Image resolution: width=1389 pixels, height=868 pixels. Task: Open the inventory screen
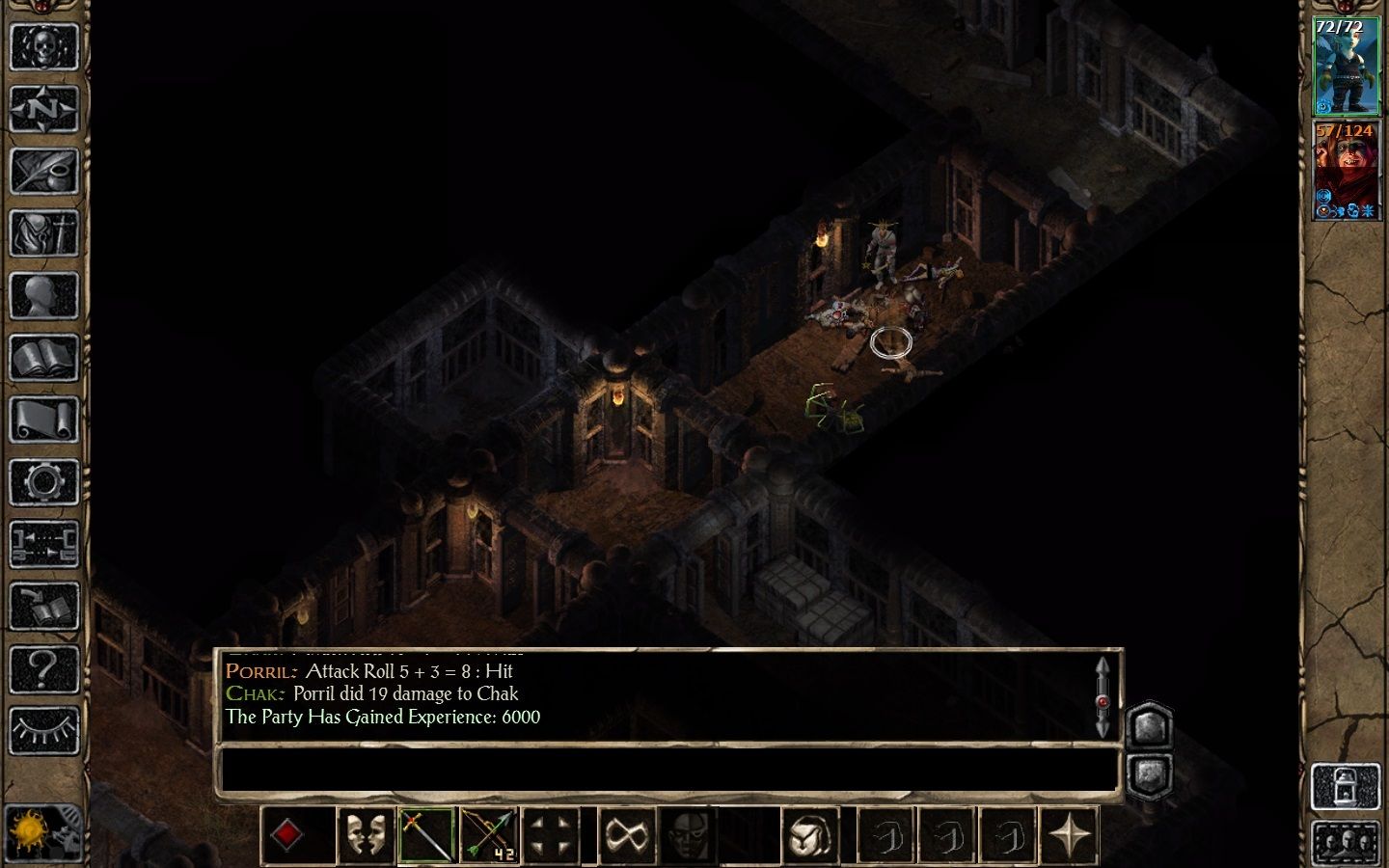click(43, 233)
